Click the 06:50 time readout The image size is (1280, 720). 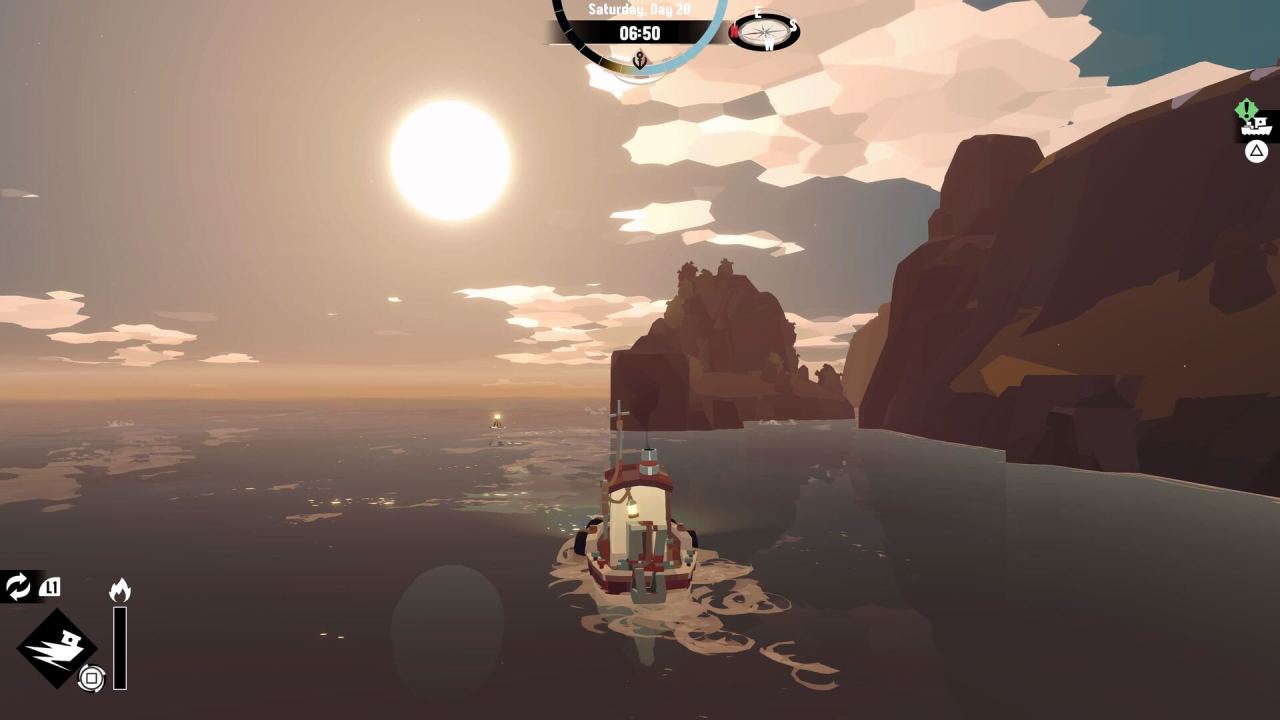point(640,33)
